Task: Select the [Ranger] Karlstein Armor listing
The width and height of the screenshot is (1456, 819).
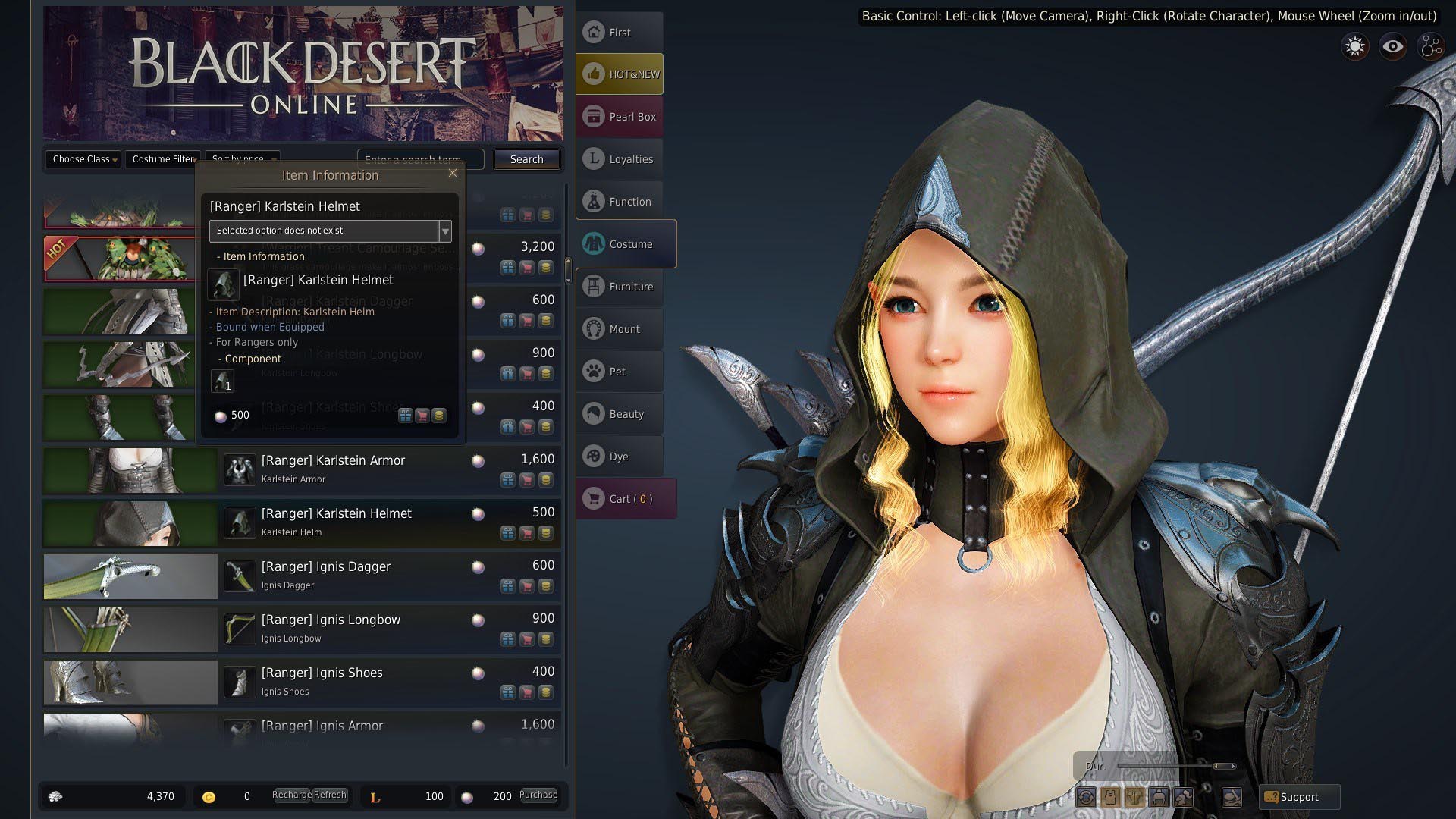Action: click(334, 461)
